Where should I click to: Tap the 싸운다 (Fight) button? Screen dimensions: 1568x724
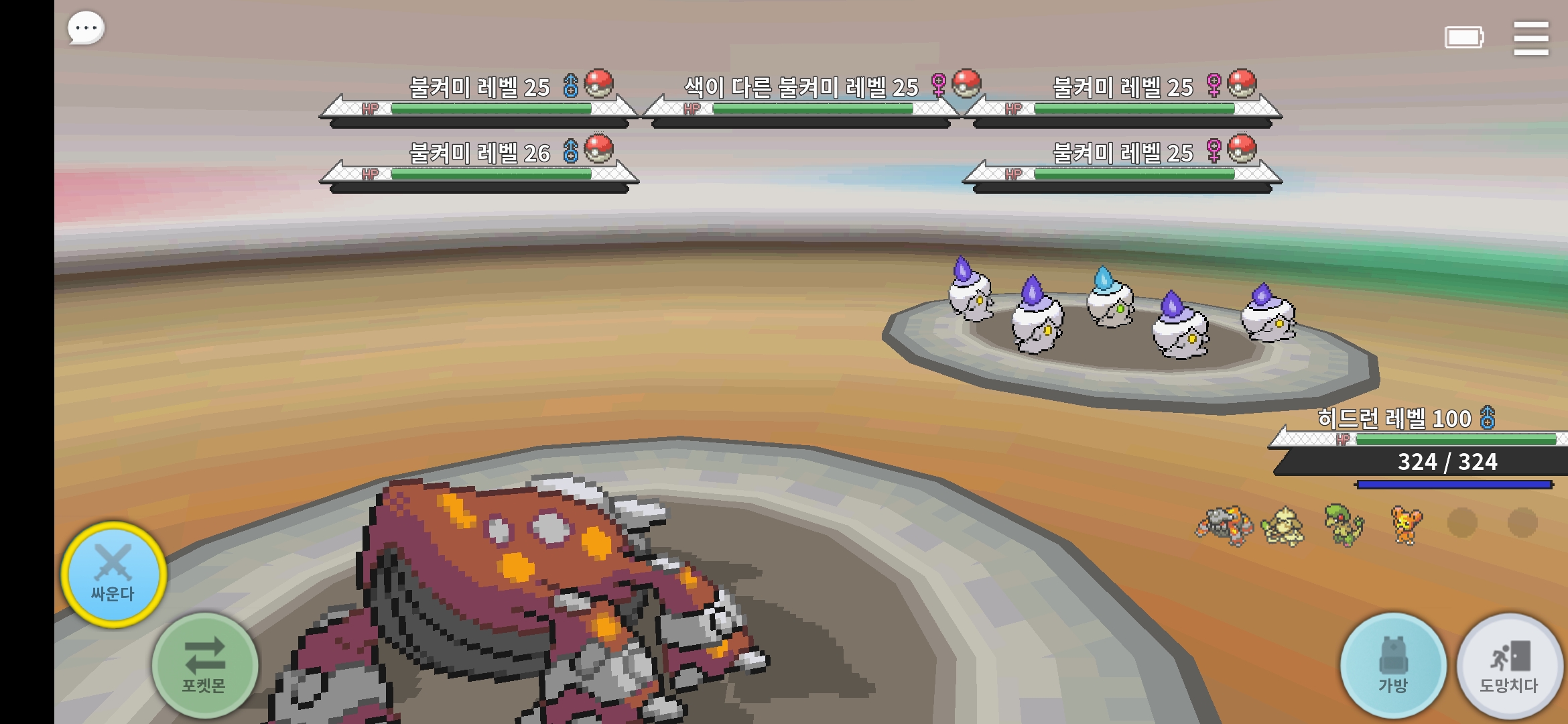coord(113,575)
